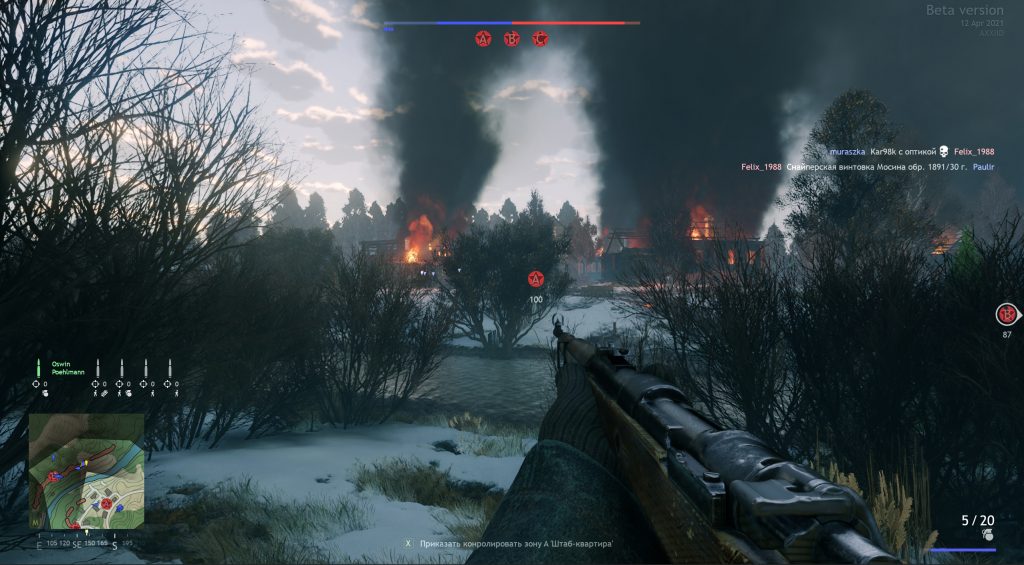
Task: Open the minimap
Action: pyautogui.click(x=86, y=472)
